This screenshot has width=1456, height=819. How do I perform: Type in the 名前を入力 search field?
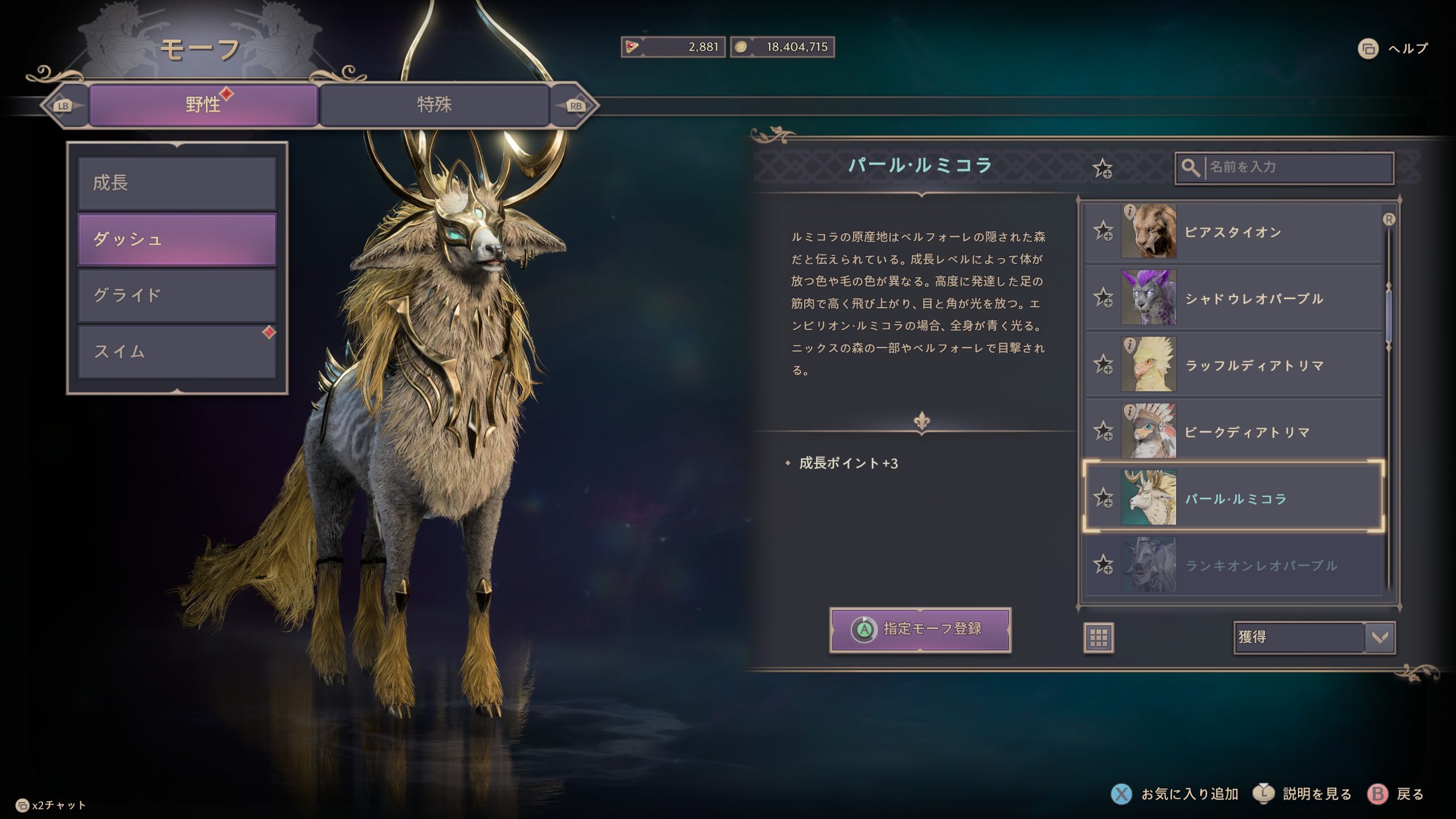point(1297,167)
